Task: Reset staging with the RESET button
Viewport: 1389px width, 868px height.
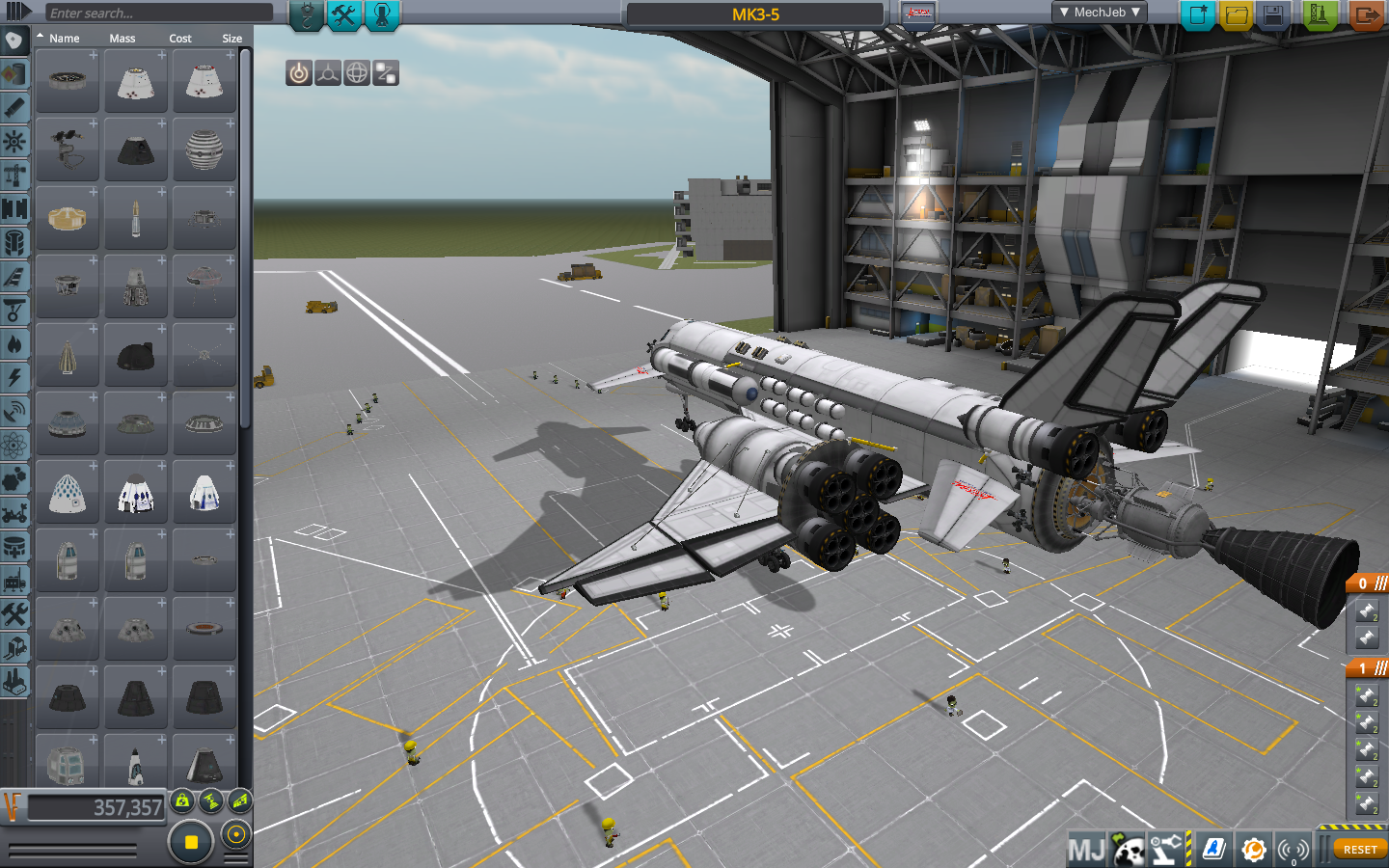Action: point(1360,850)
